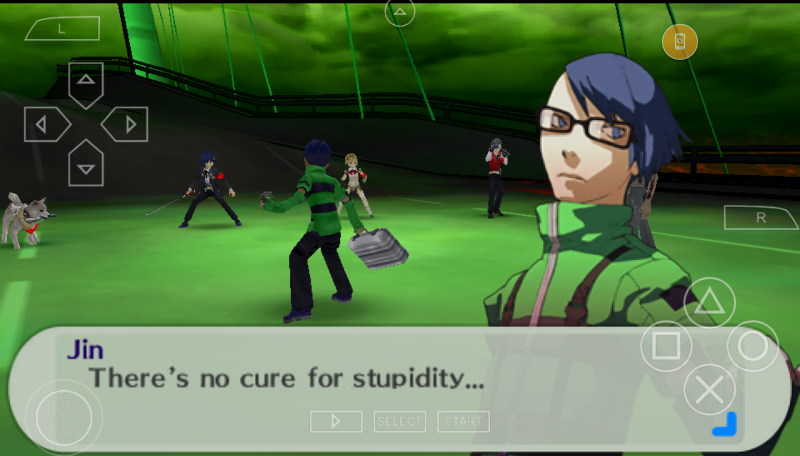Tap the cross face button
Viewport: 800px width, 456px height.
(709, 389)
